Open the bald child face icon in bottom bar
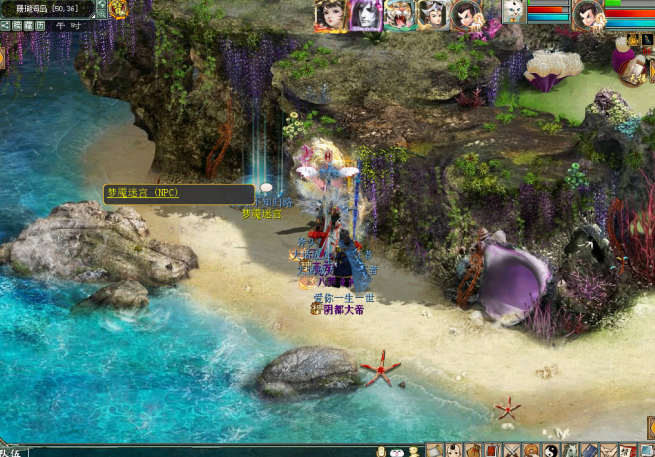 [454, 451]
